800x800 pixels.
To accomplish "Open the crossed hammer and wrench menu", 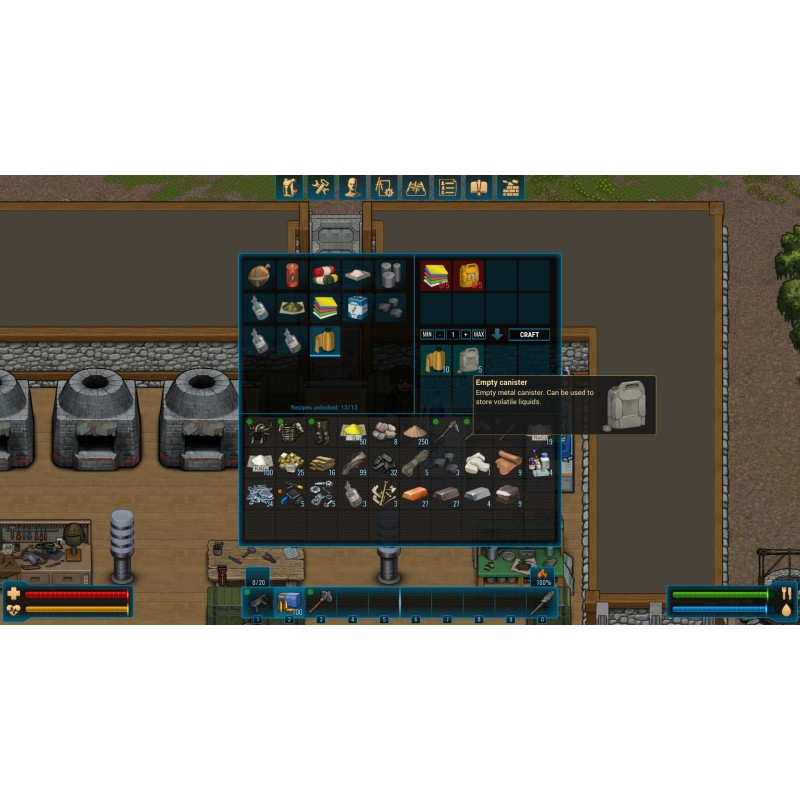I will [x=320, y=187].
